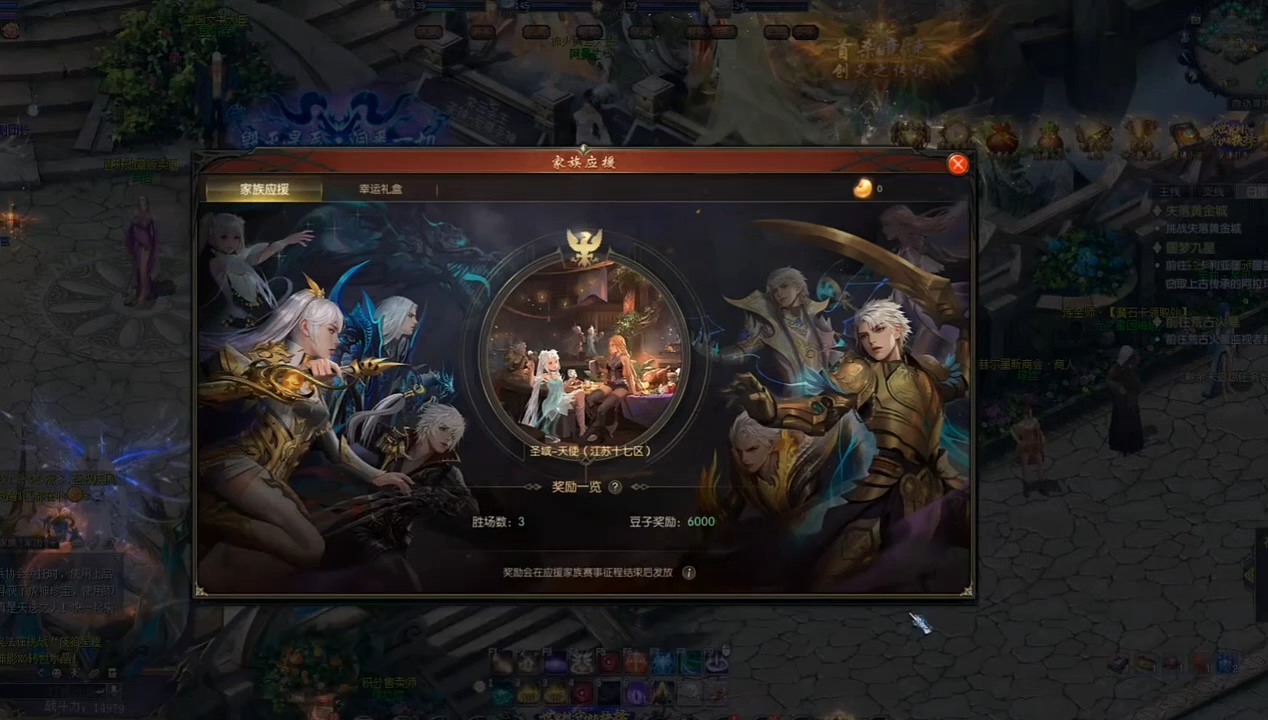Open the 奖励一览 question mark help
This screenshot has width=1268, height=720.
pyautogui.click(x=615, y=487)
